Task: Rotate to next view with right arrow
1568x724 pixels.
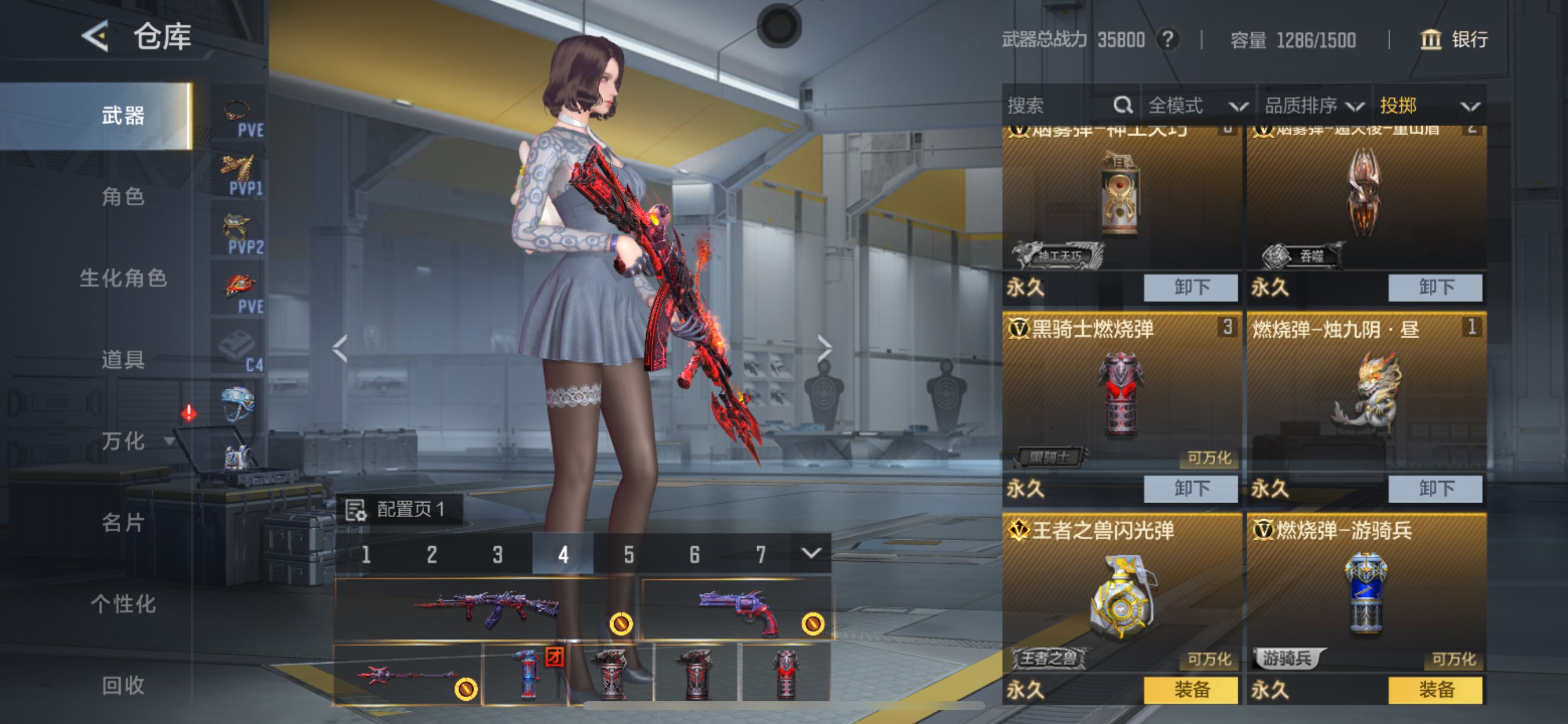Action: tap(824, 348)
